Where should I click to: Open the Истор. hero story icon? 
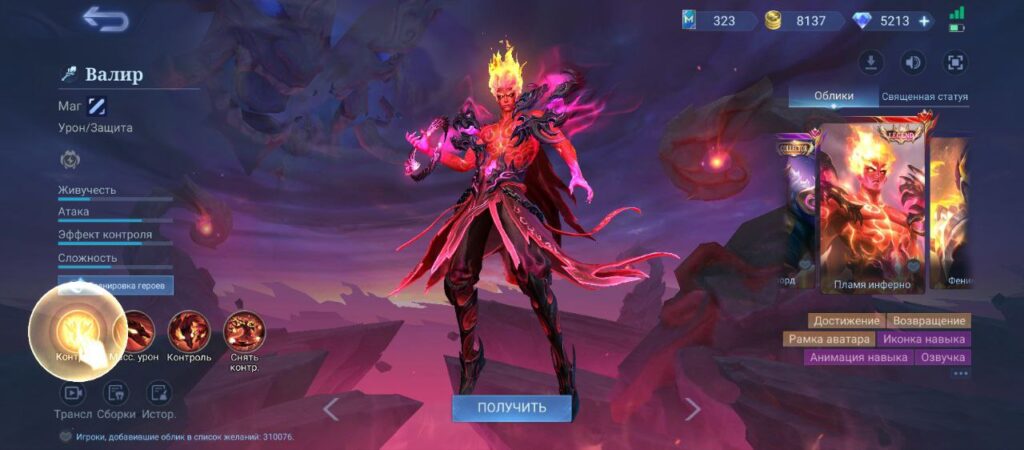coord(158,393)
